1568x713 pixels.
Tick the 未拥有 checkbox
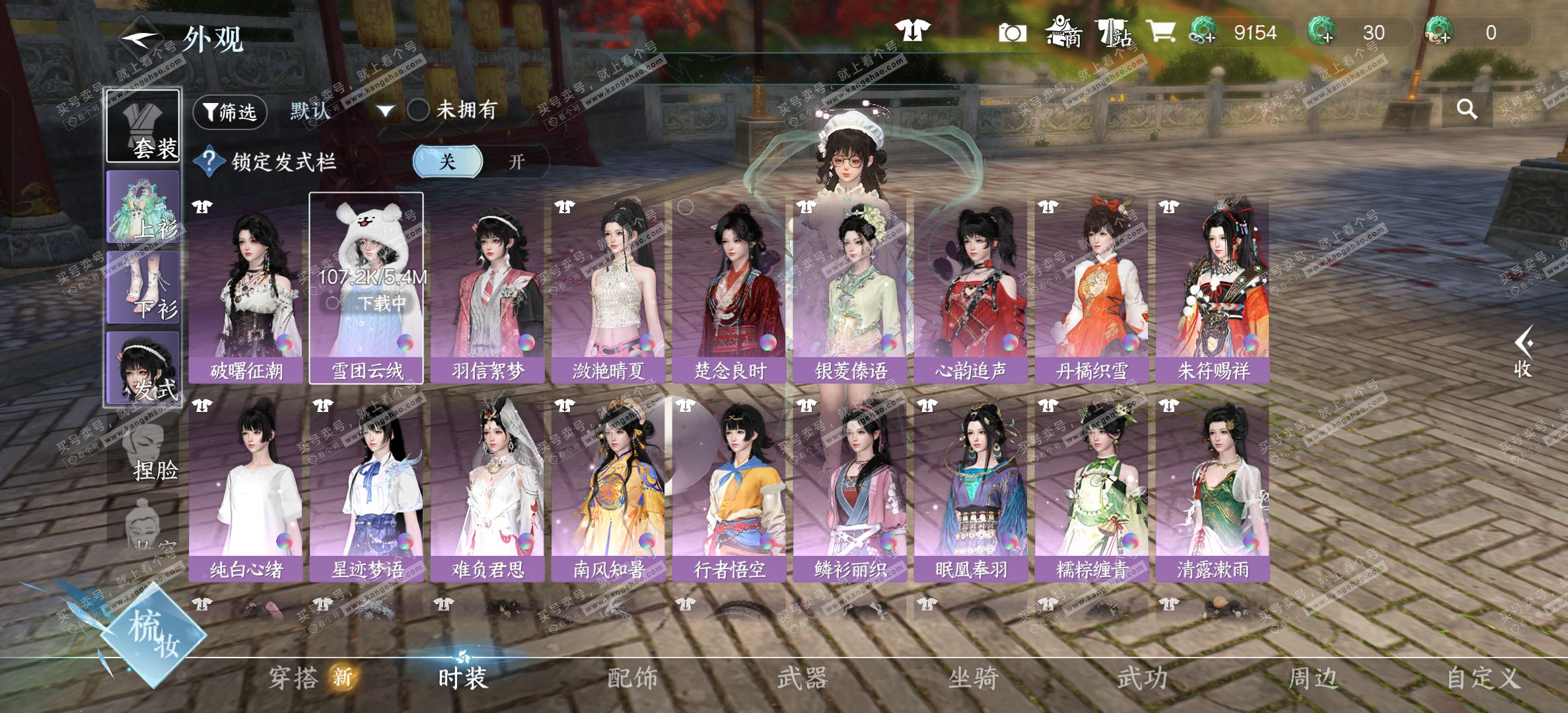(418, 110)
